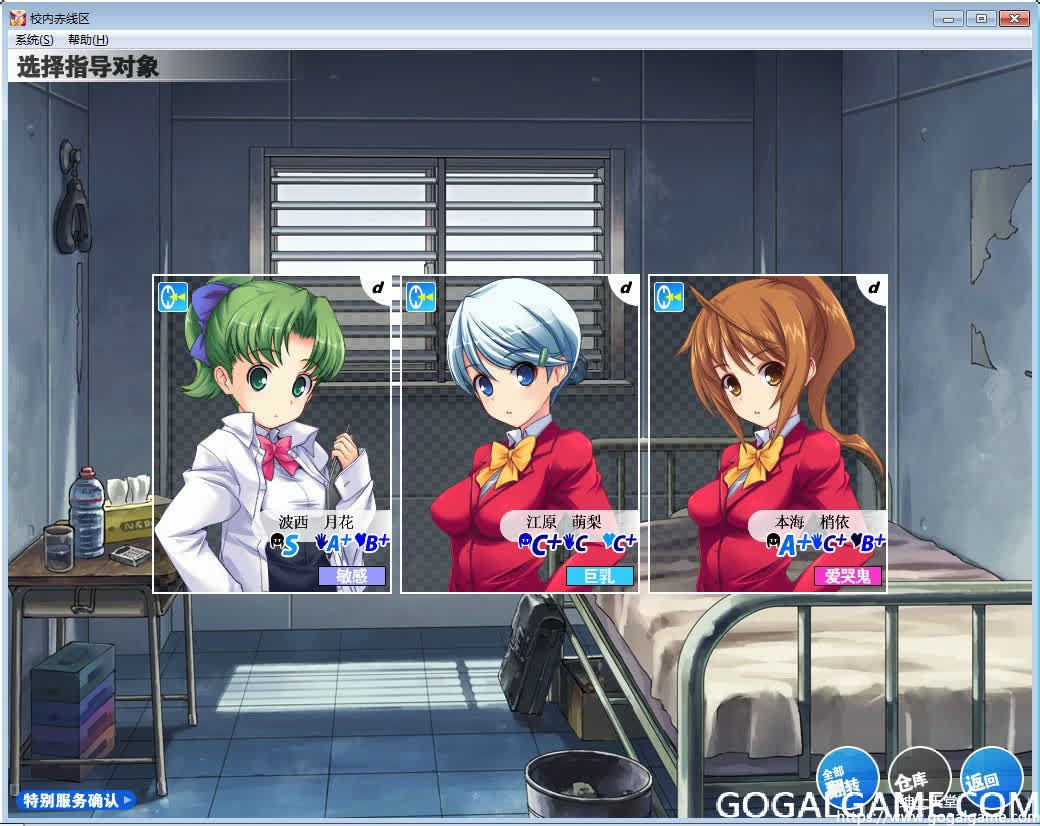This screenshot has height=826, width=1040.
Task: Flip all cards with 全部翻转 button
Action: [x=847, y=779]
